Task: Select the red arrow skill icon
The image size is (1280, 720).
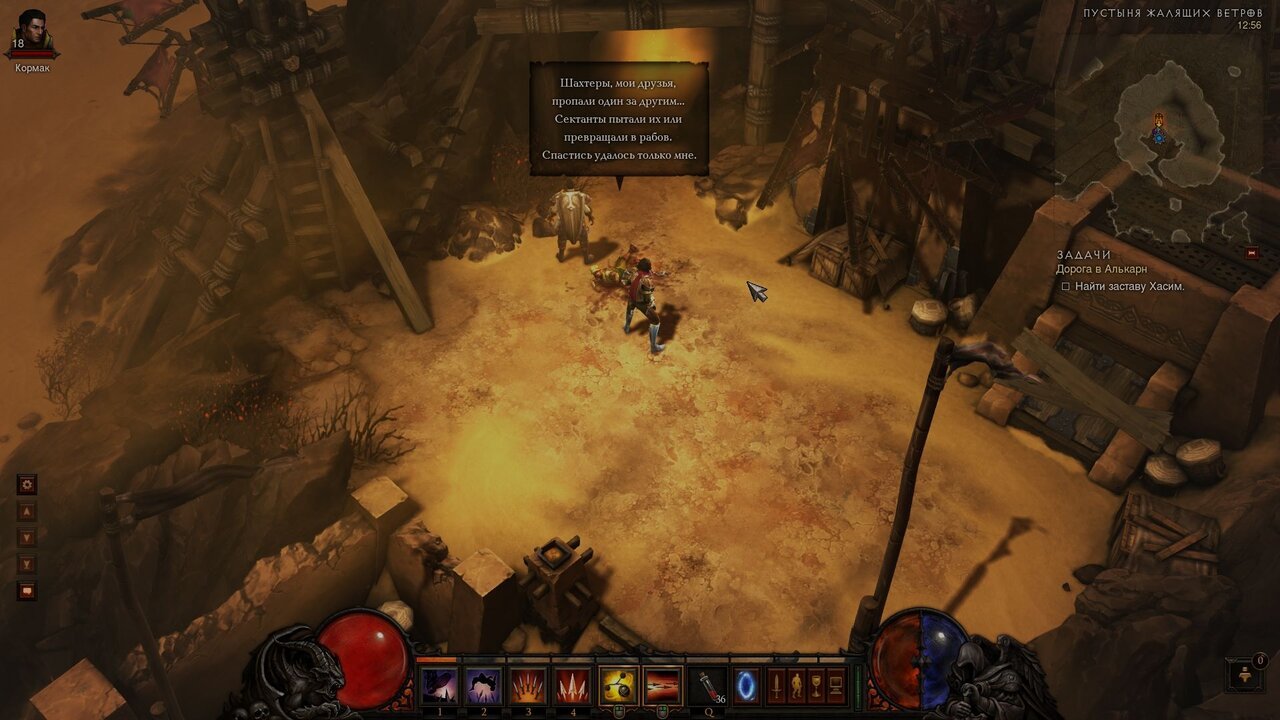Action: coord(662,686)
